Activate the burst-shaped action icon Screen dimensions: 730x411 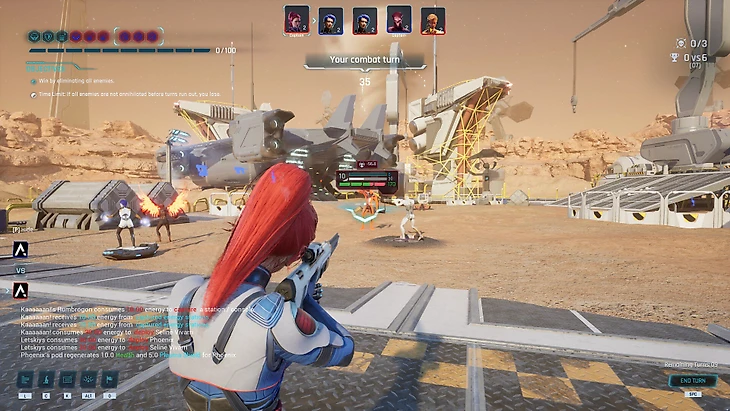[88, 380]
